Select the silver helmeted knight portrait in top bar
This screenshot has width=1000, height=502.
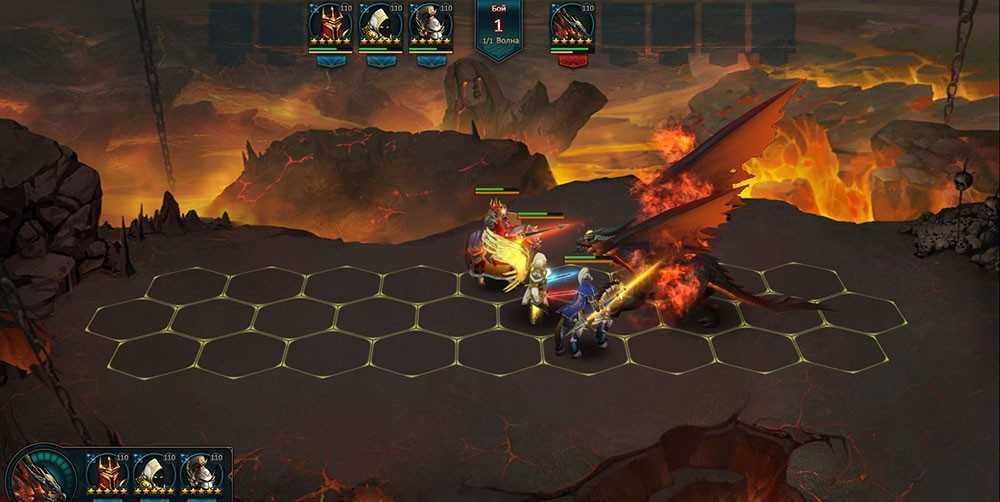tap(430, 24)
